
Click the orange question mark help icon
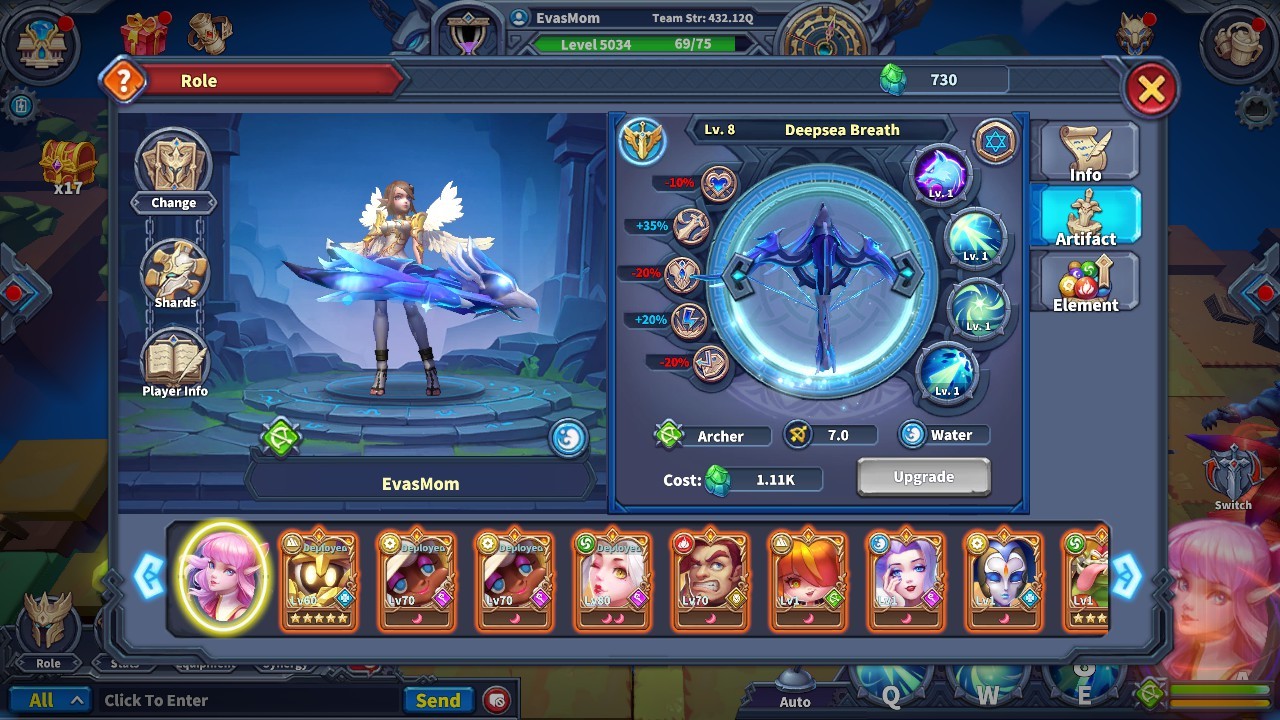click(x=124, y=80)
